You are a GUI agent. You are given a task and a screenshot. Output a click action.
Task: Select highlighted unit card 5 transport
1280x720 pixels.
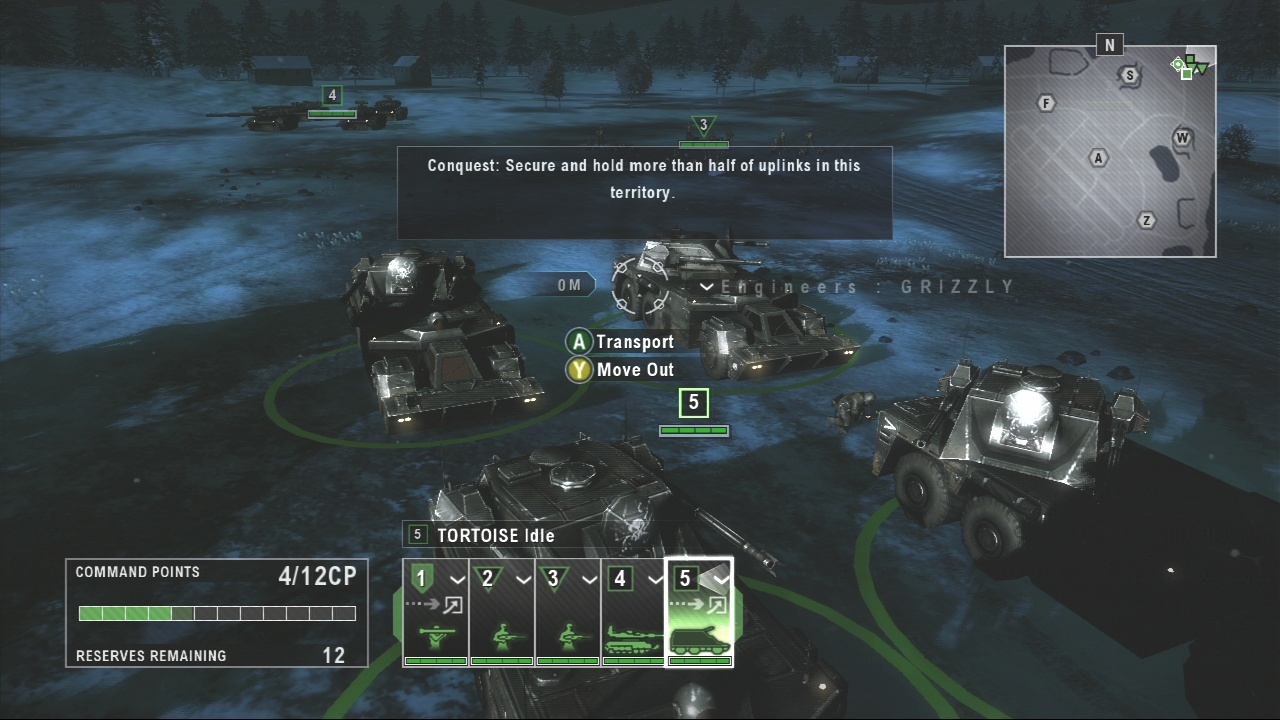pos(699,612)
